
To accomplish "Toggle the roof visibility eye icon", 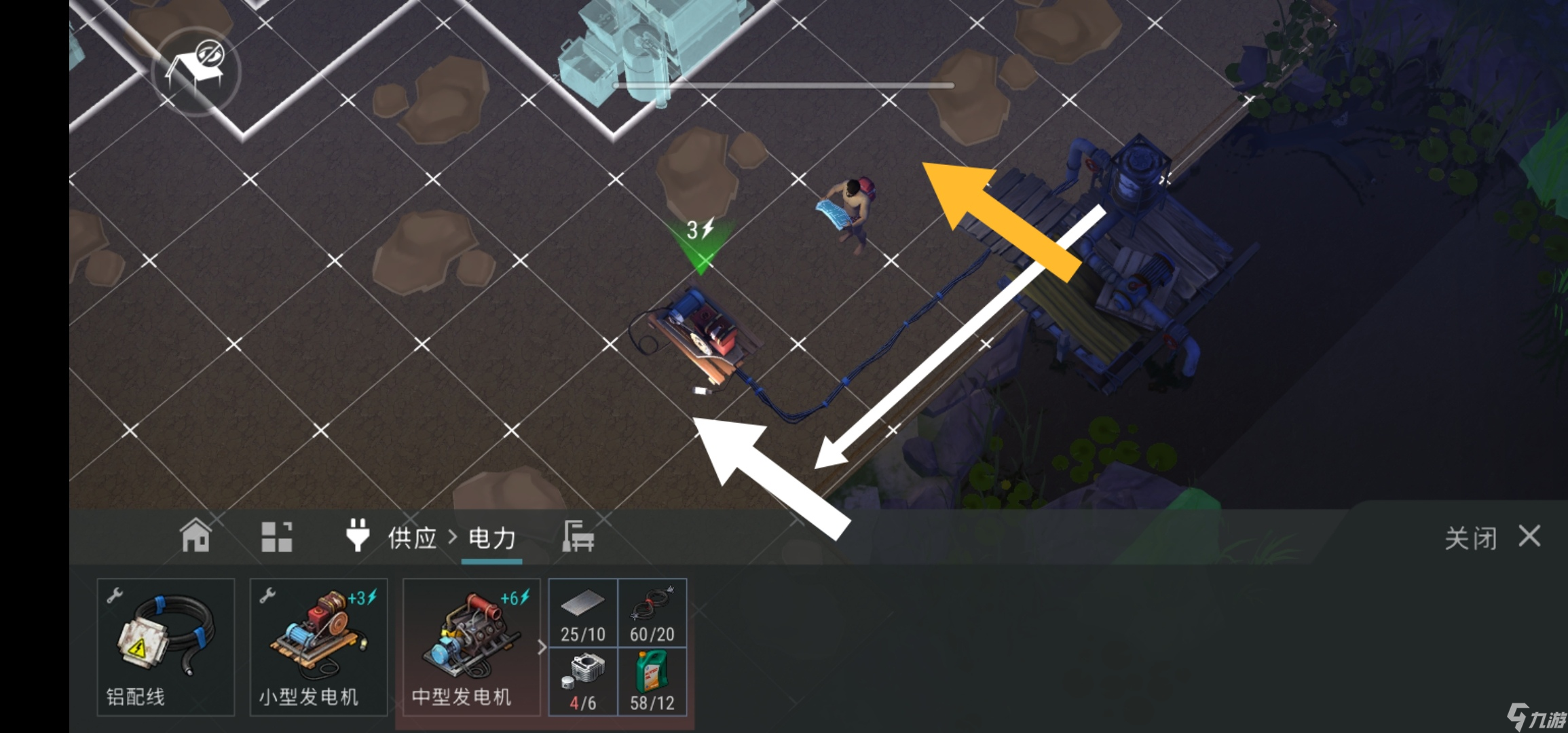I will (x=196, y=71).
